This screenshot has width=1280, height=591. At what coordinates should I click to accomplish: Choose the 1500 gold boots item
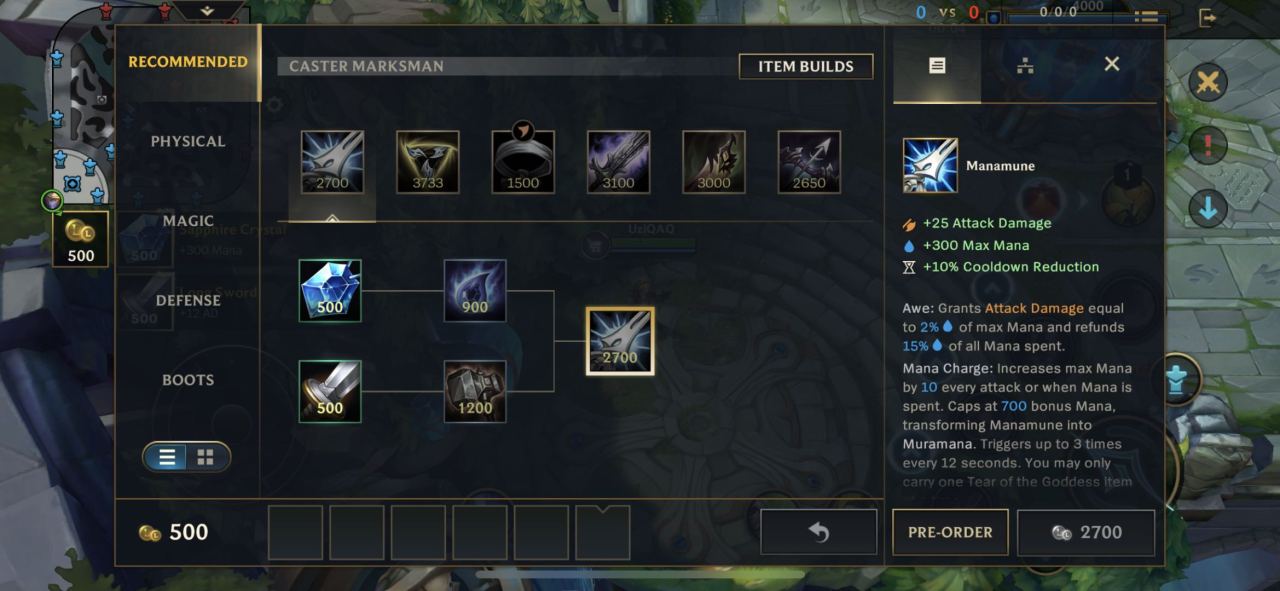point(523,162)
